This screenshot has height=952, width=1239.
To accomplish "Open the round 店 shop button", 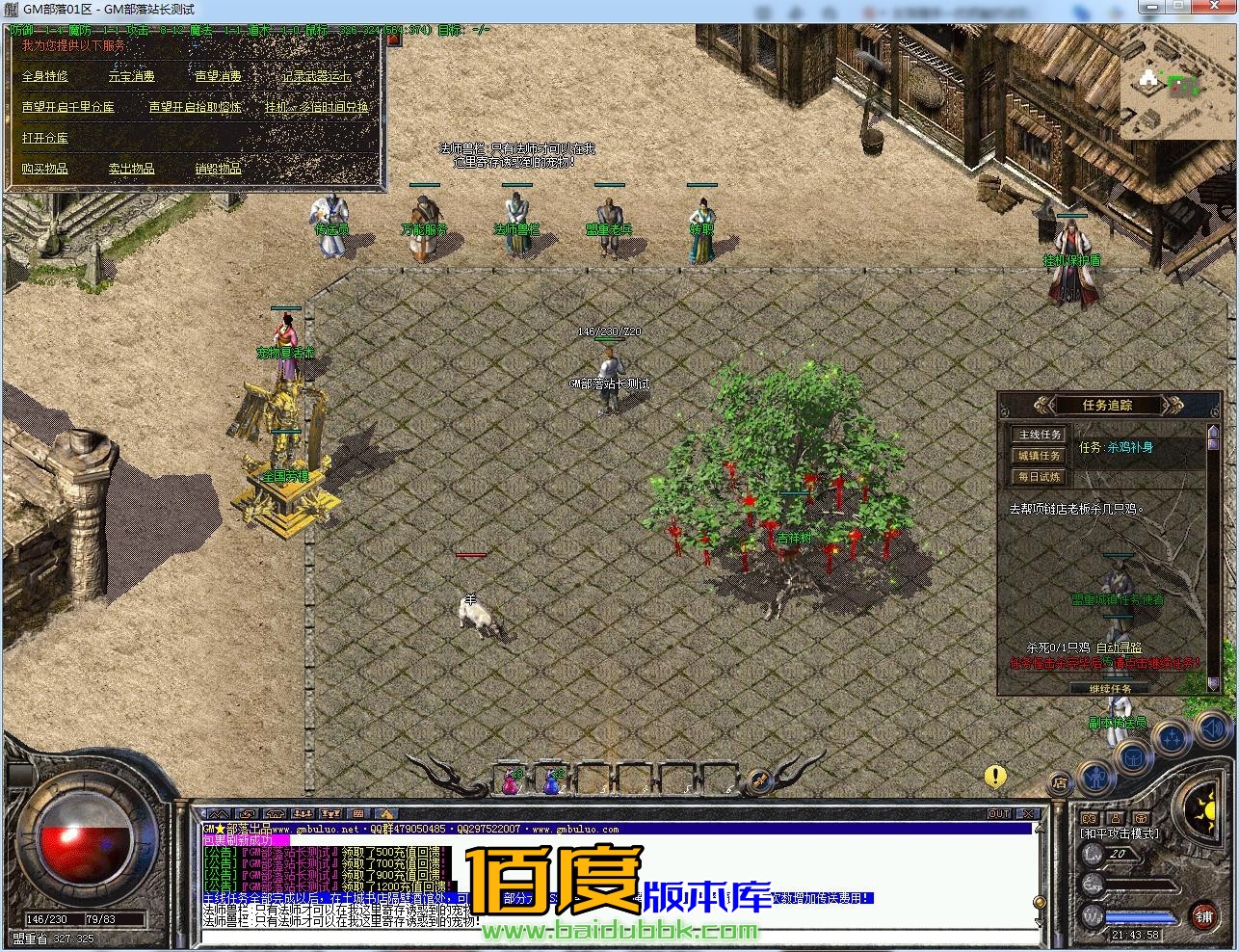I will click(1059, 782).
